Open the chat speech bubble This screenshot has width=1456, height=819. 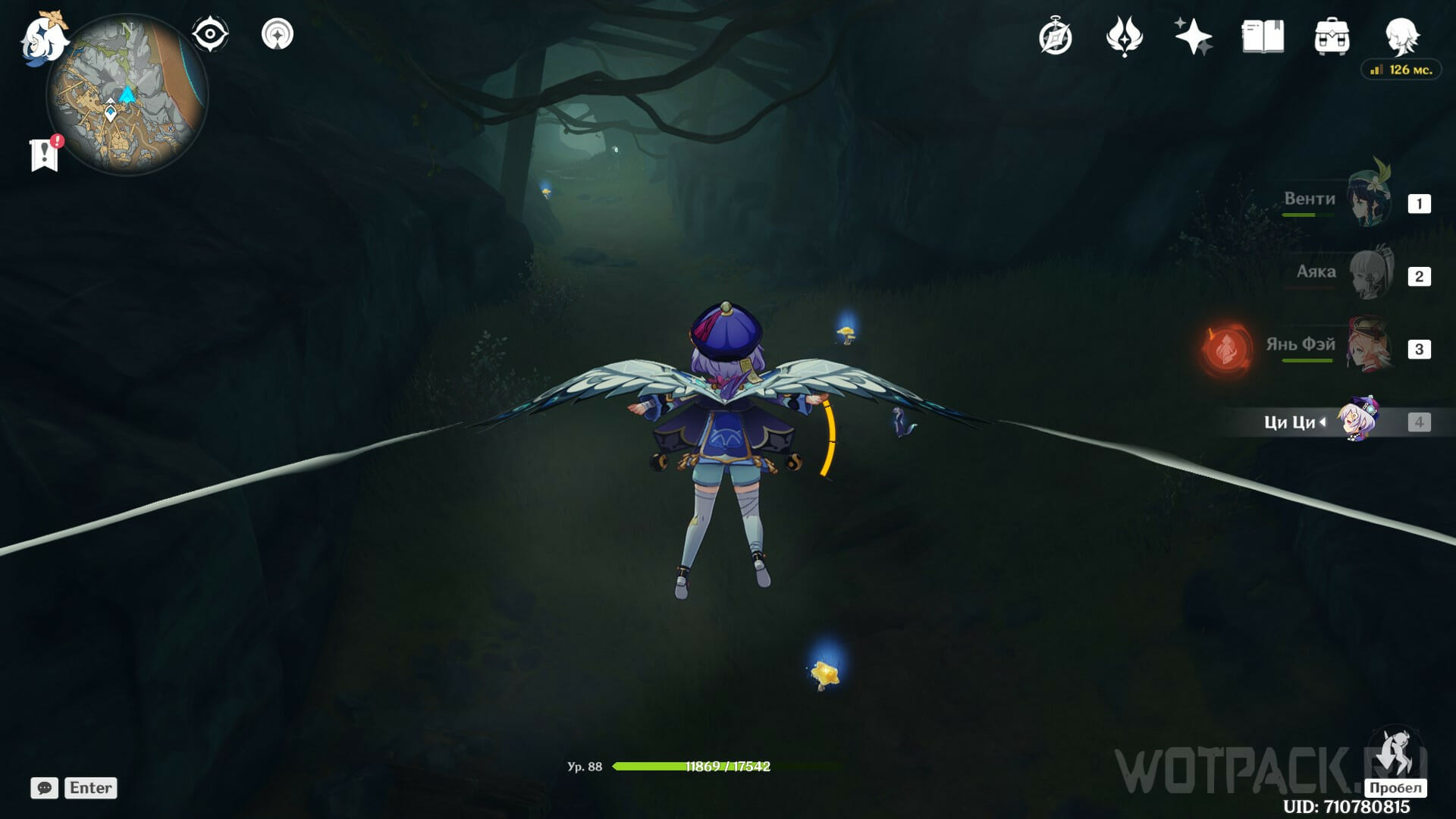[45, 788]
